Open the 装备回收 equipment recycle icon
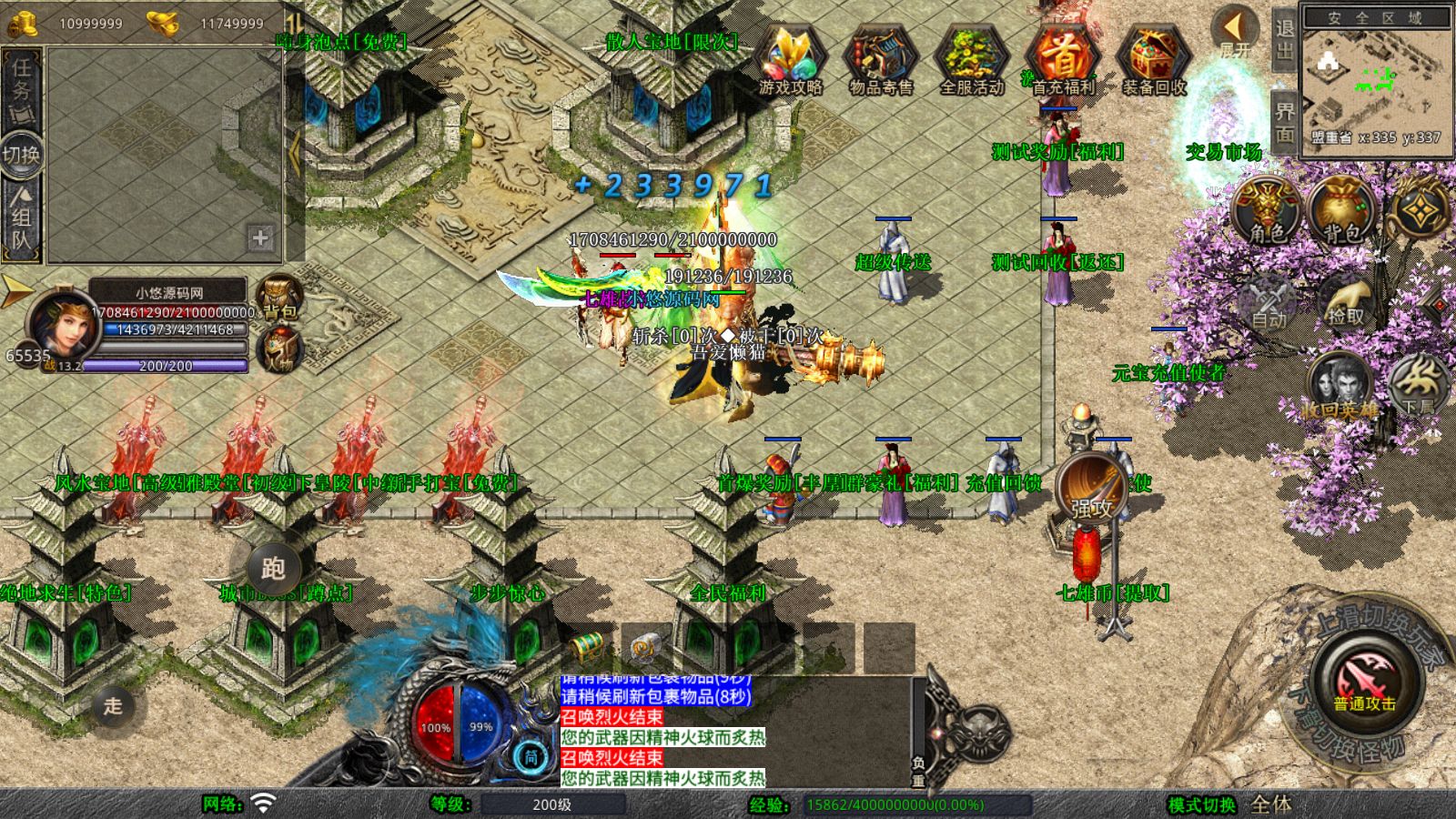This screenshot has height=819, width=1456. (1153, 60)
